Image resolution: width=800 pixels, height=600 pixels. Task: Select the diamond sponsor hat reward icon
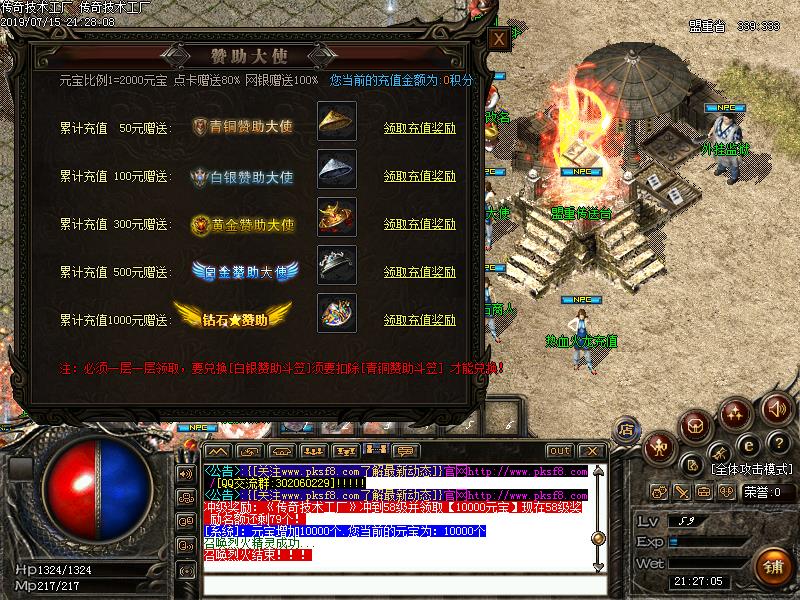332,313
